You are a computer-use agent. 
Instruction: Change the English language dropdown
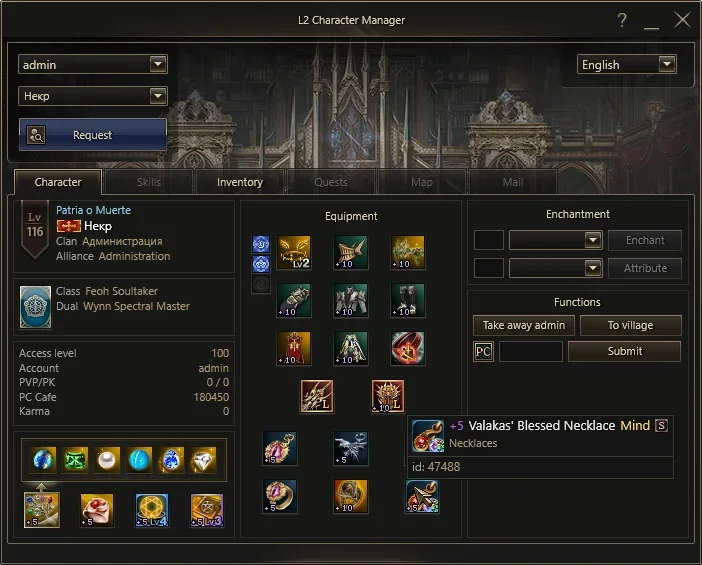pos(627,65)
